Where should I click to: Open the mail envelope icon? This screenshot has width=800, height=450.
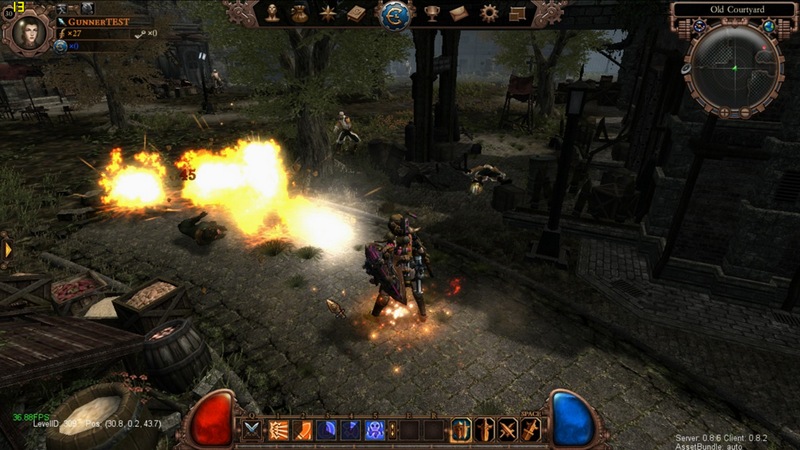pos(459,13)
